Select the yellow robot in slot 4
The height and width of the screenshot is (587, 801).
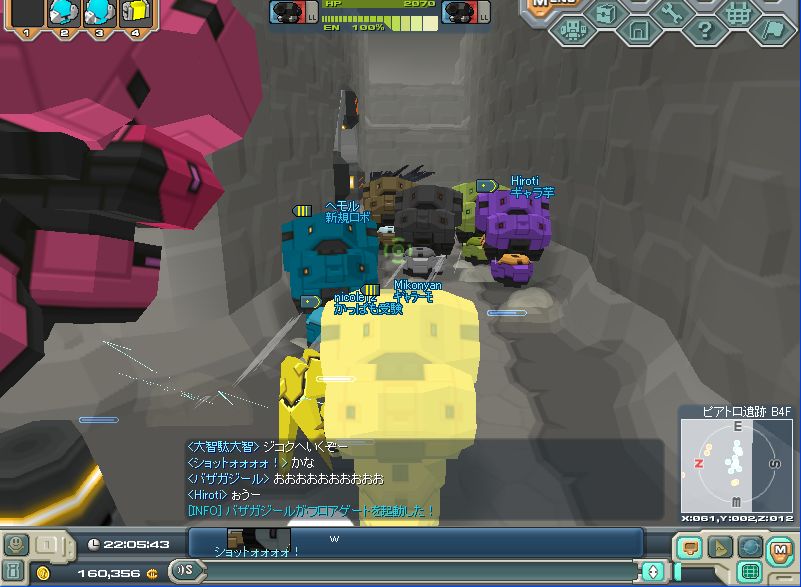133,13
